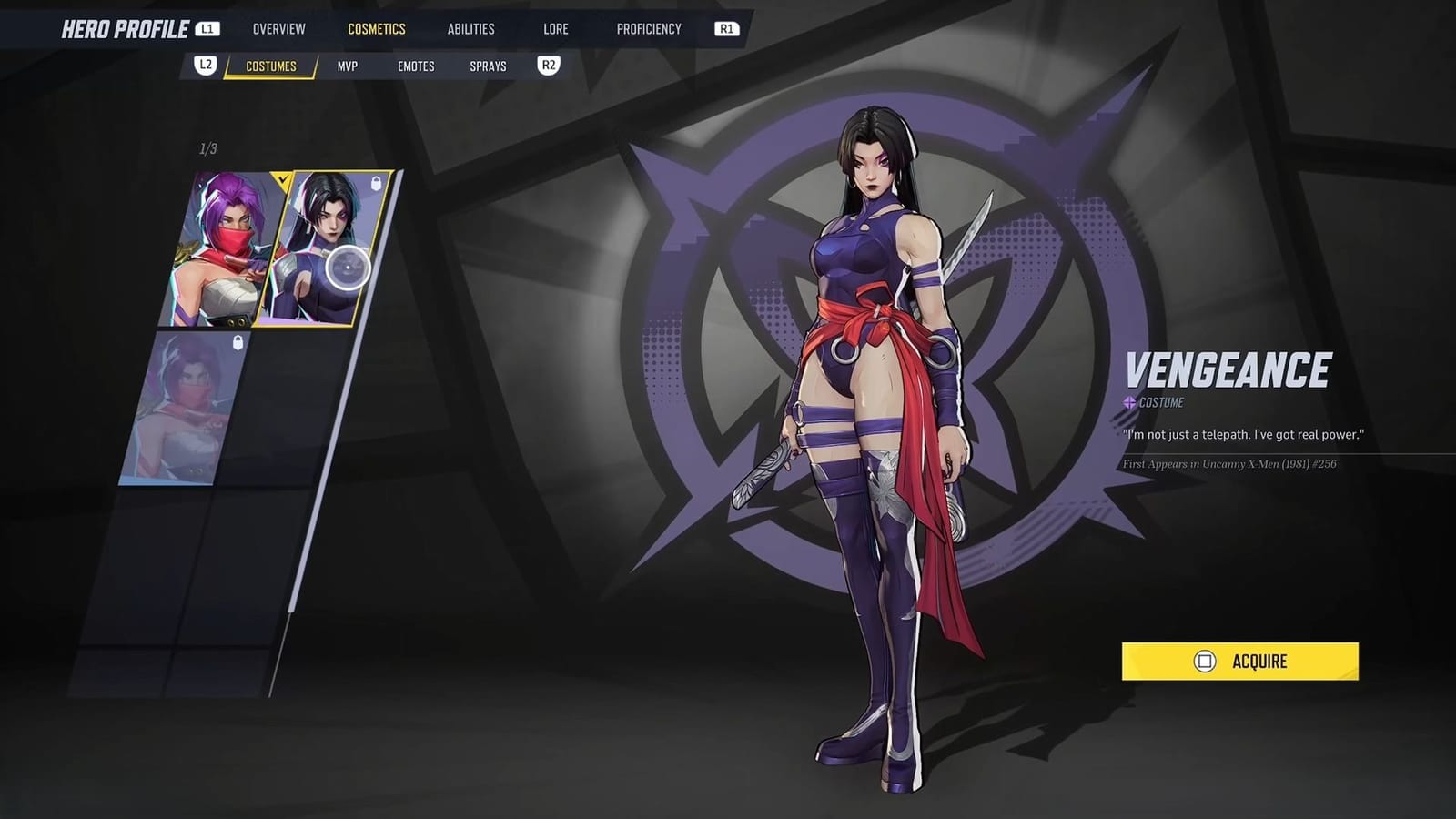Screen dimensions: 1456x819
Task: Open the Sprays sub-tab
Action: 489,66
